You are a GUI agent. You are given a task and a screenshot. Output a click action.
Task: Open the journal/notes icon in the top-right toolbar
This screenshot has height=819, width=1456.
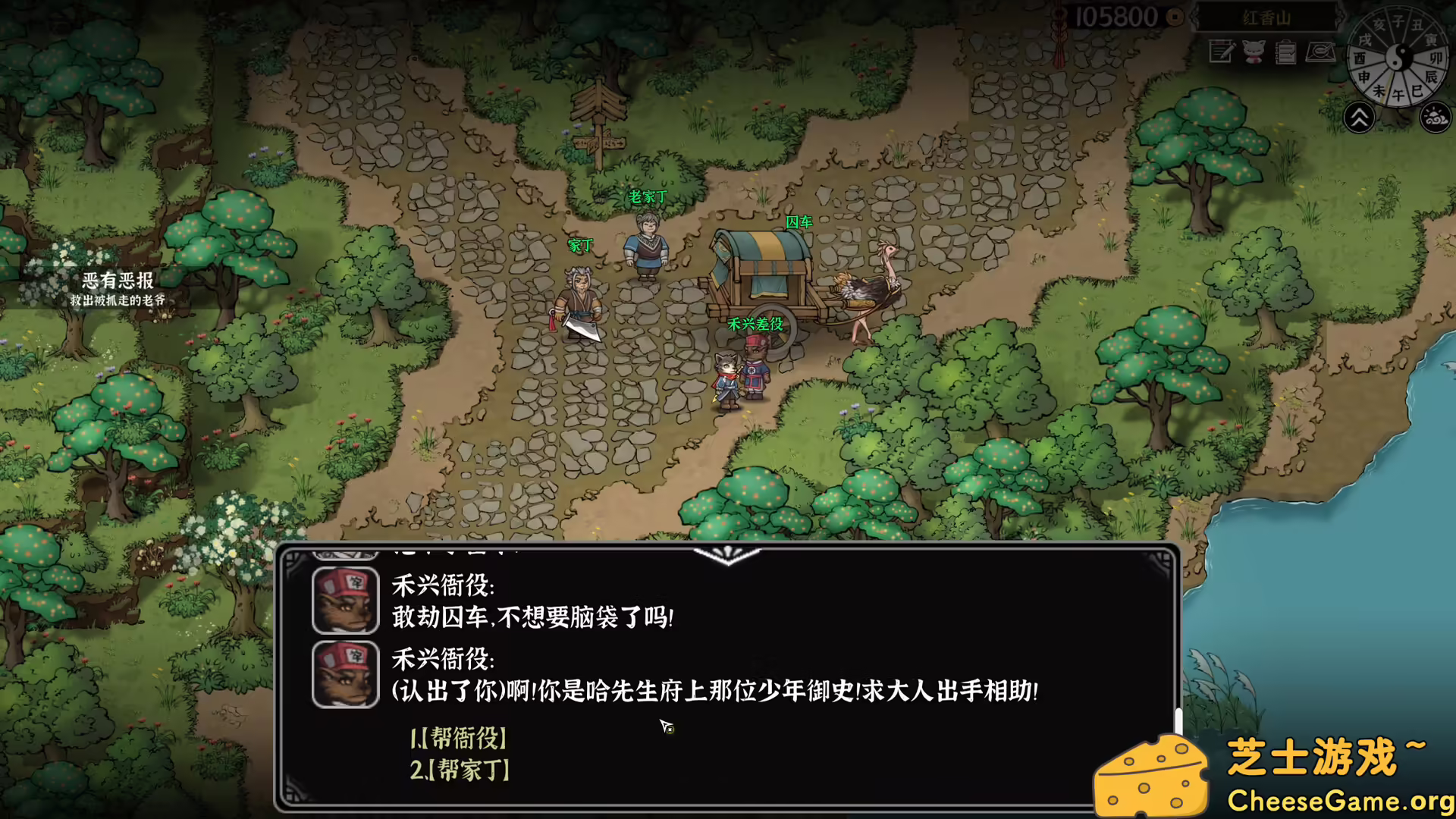[x=1220, y=52]
